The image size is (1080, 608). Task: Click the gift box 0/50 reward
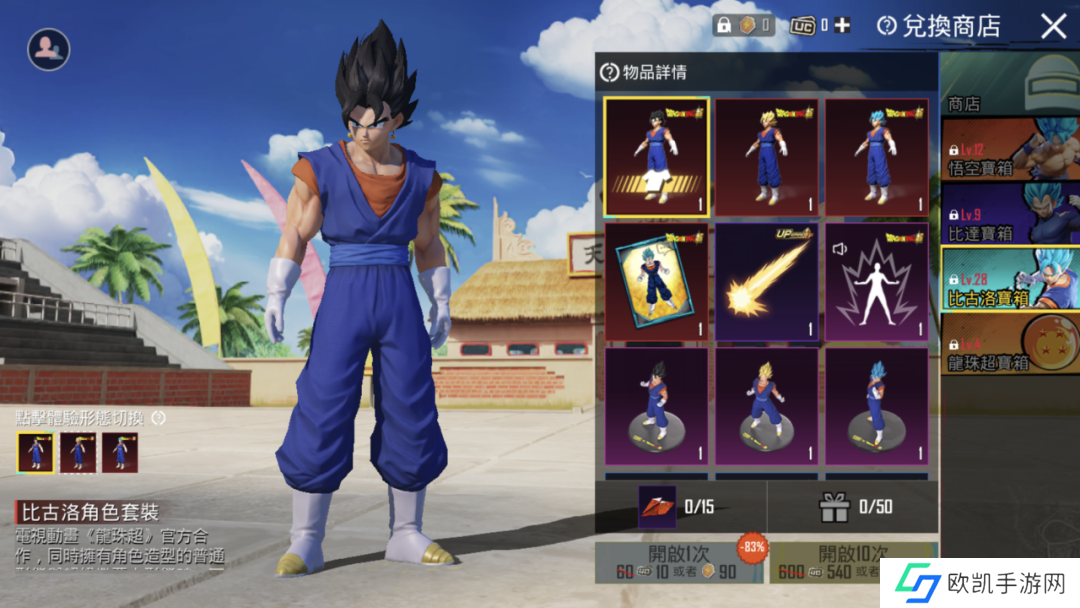[x=834, y=507]
